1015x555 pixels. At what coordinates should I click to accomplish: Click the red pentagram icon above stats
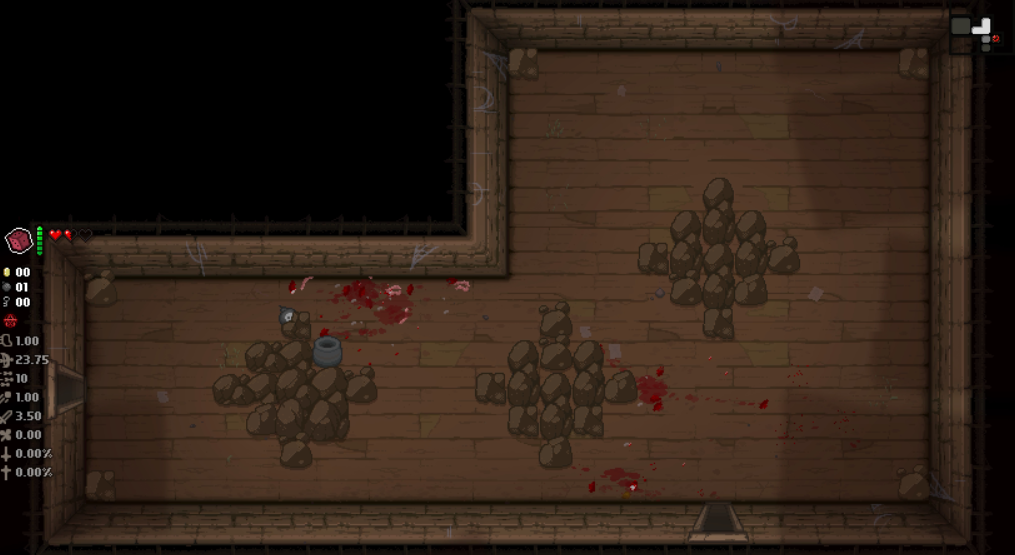coord(10,321)
